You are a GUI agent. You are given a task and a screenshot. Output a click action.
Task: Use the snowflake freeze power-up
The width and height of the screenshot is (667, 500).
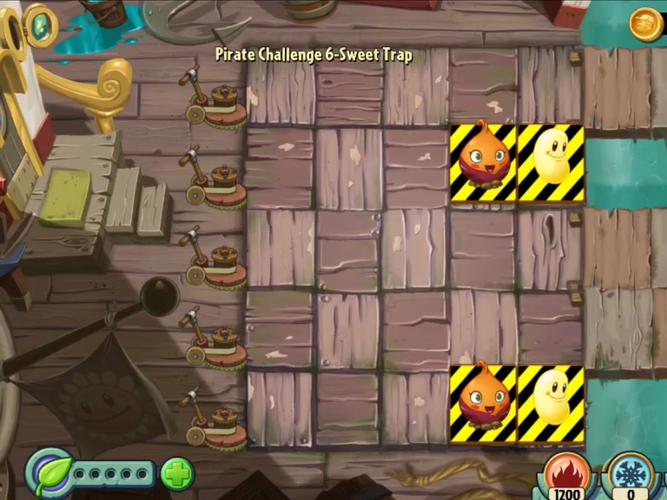coord(629,474)
